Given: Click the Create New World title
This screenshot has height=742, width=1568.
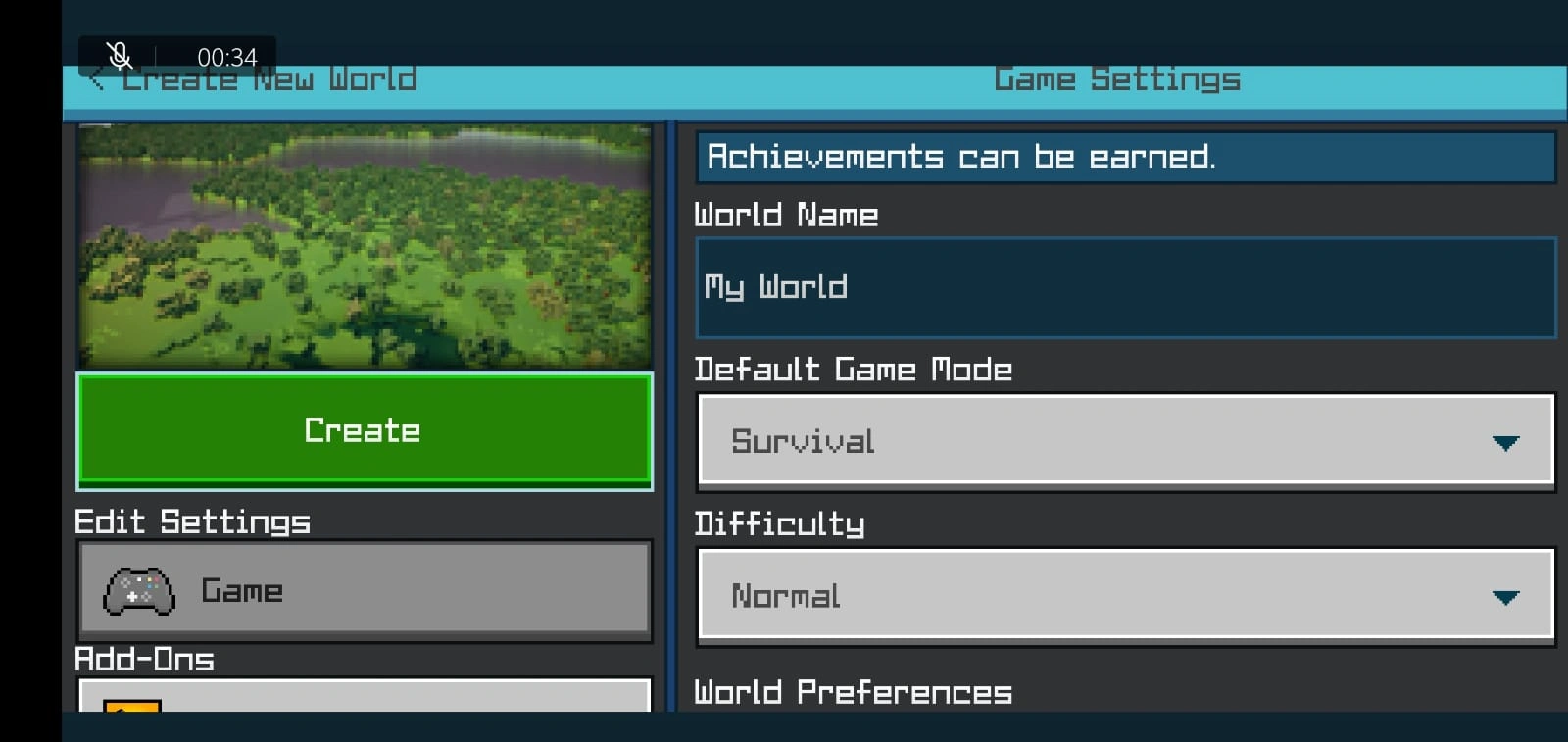Looking at the screenshot, I should point(270,78).
